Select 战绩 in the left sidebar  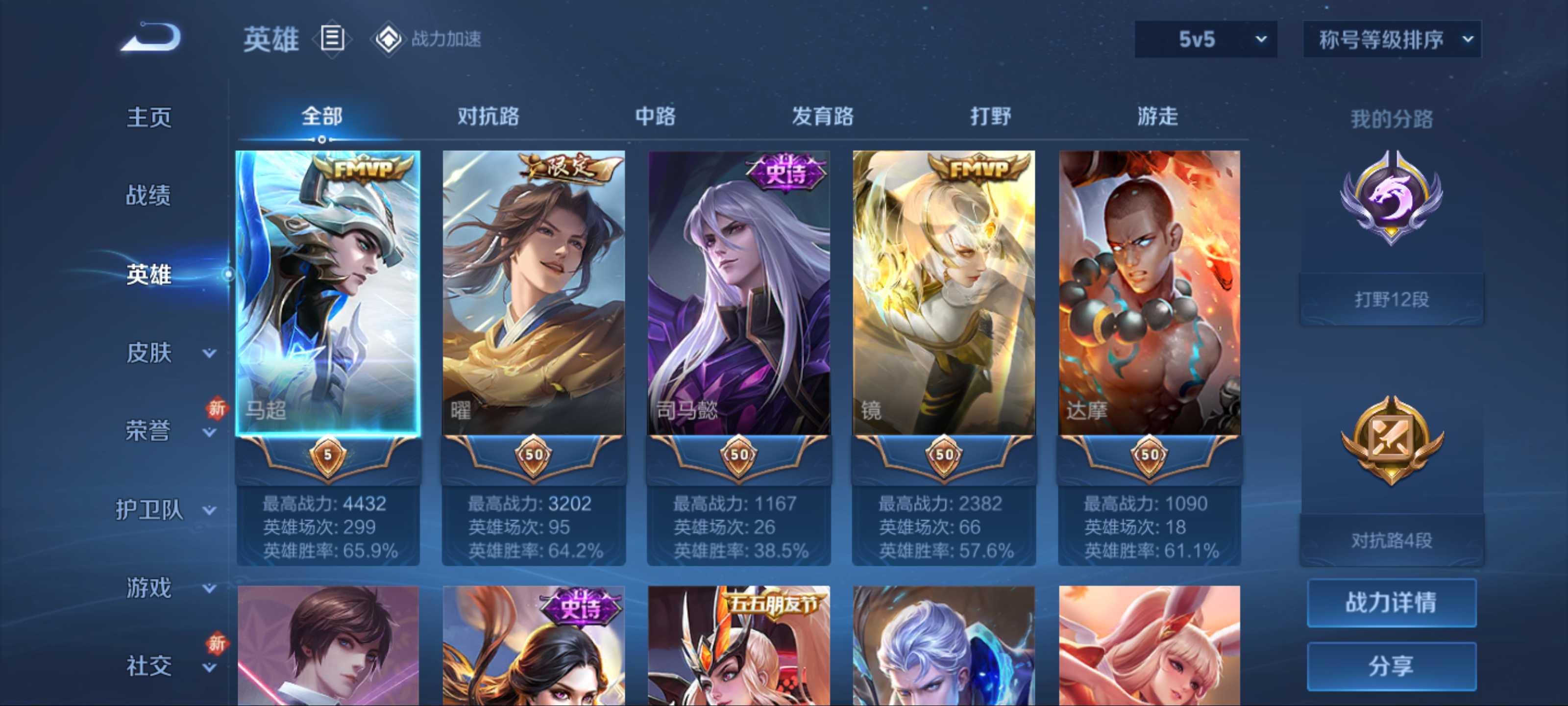pyautogui.click(x=148, y=196)
